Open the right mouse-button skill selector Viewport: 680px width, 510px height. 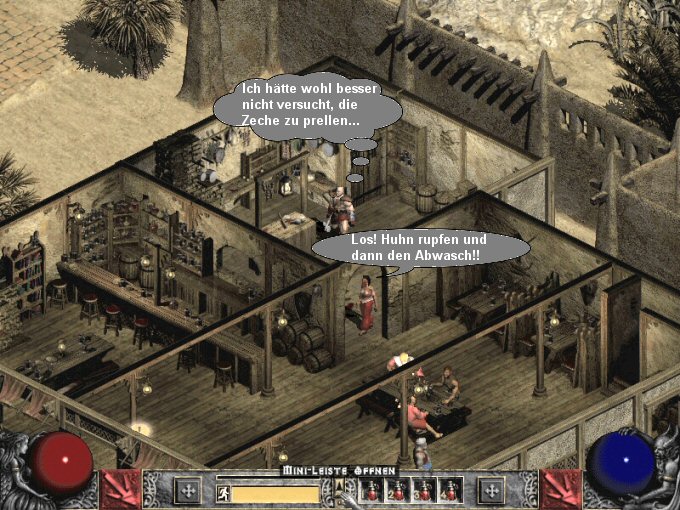tap(491, 490)
